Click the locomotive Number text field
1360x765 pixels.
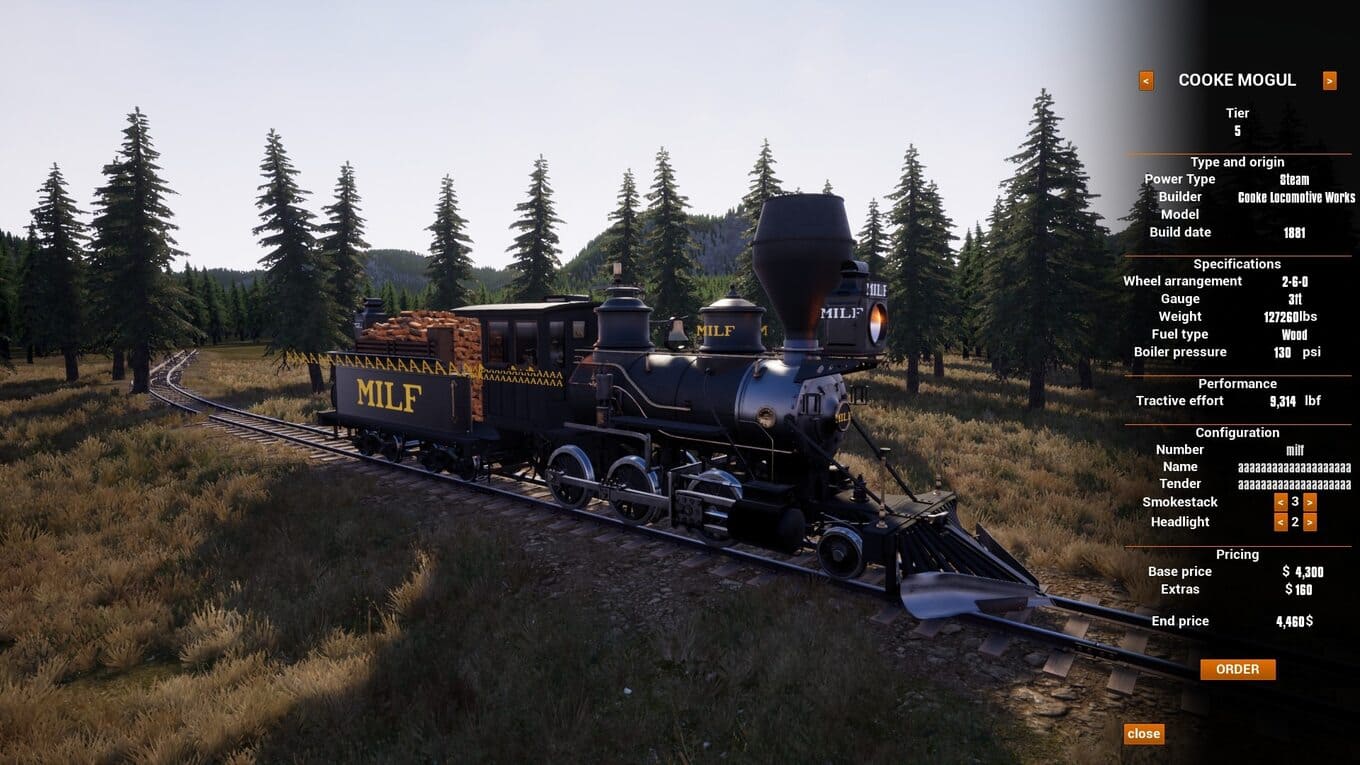[x=1294, y=450]
